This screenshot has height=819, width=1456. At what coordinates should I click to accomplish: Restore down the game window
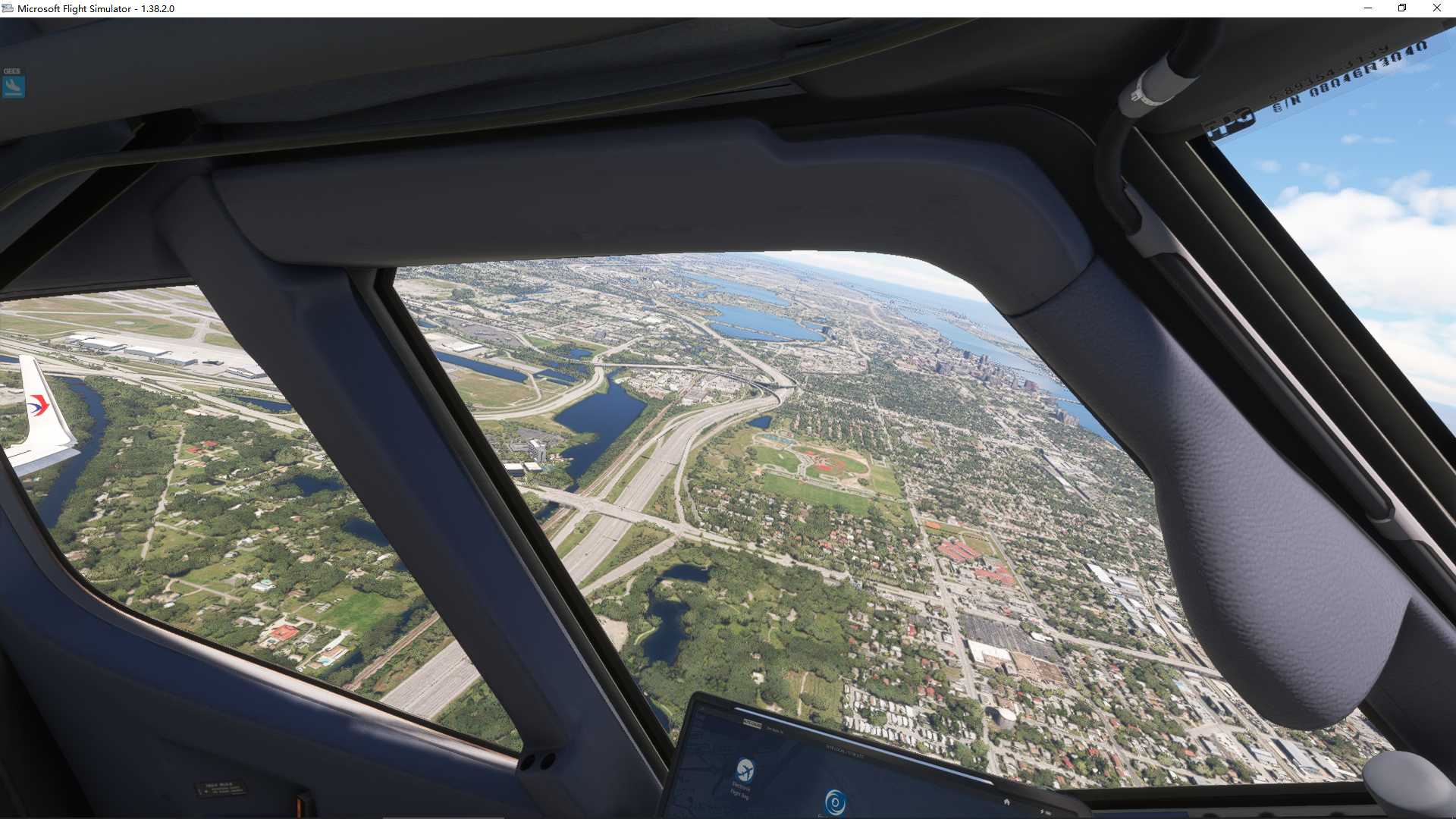pyautogui.click(x=1402, y=8)
